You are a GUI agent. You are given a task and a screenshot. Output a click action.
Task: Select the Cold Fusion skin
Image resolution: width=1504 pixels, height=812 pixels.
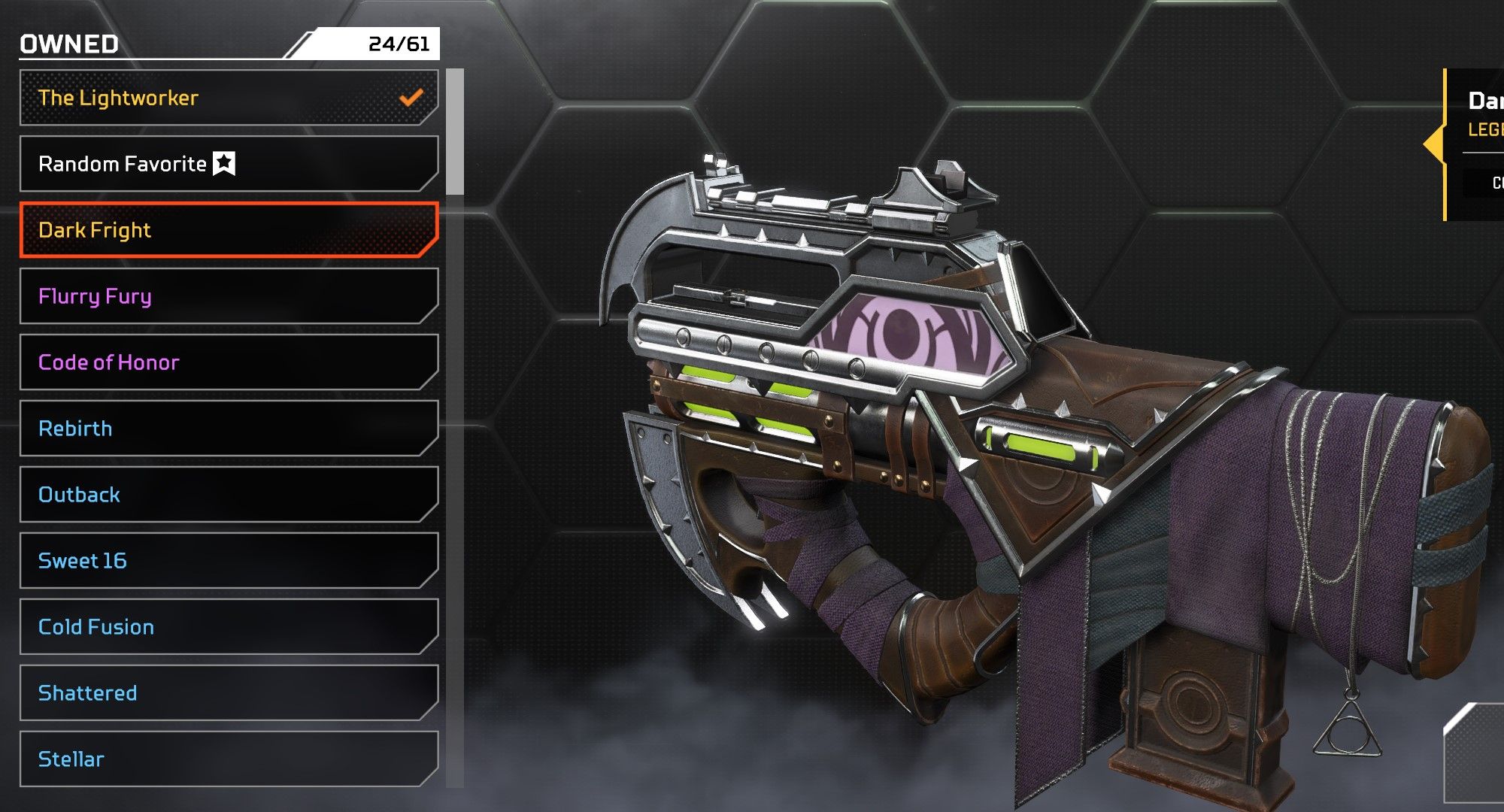(229, 627)
